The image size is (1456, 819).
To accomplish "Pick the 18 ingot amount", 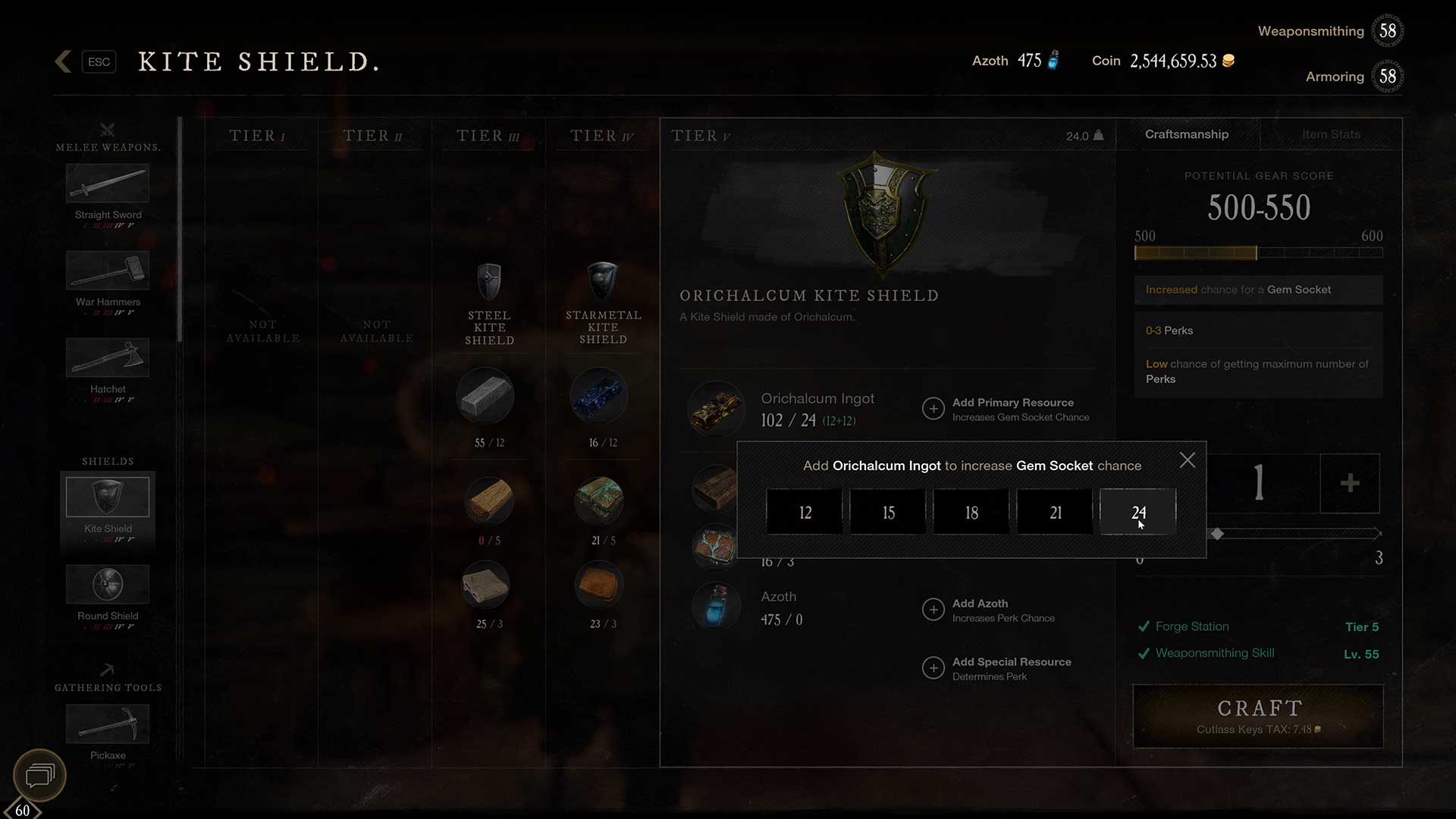I will click(x=971, y=513).
